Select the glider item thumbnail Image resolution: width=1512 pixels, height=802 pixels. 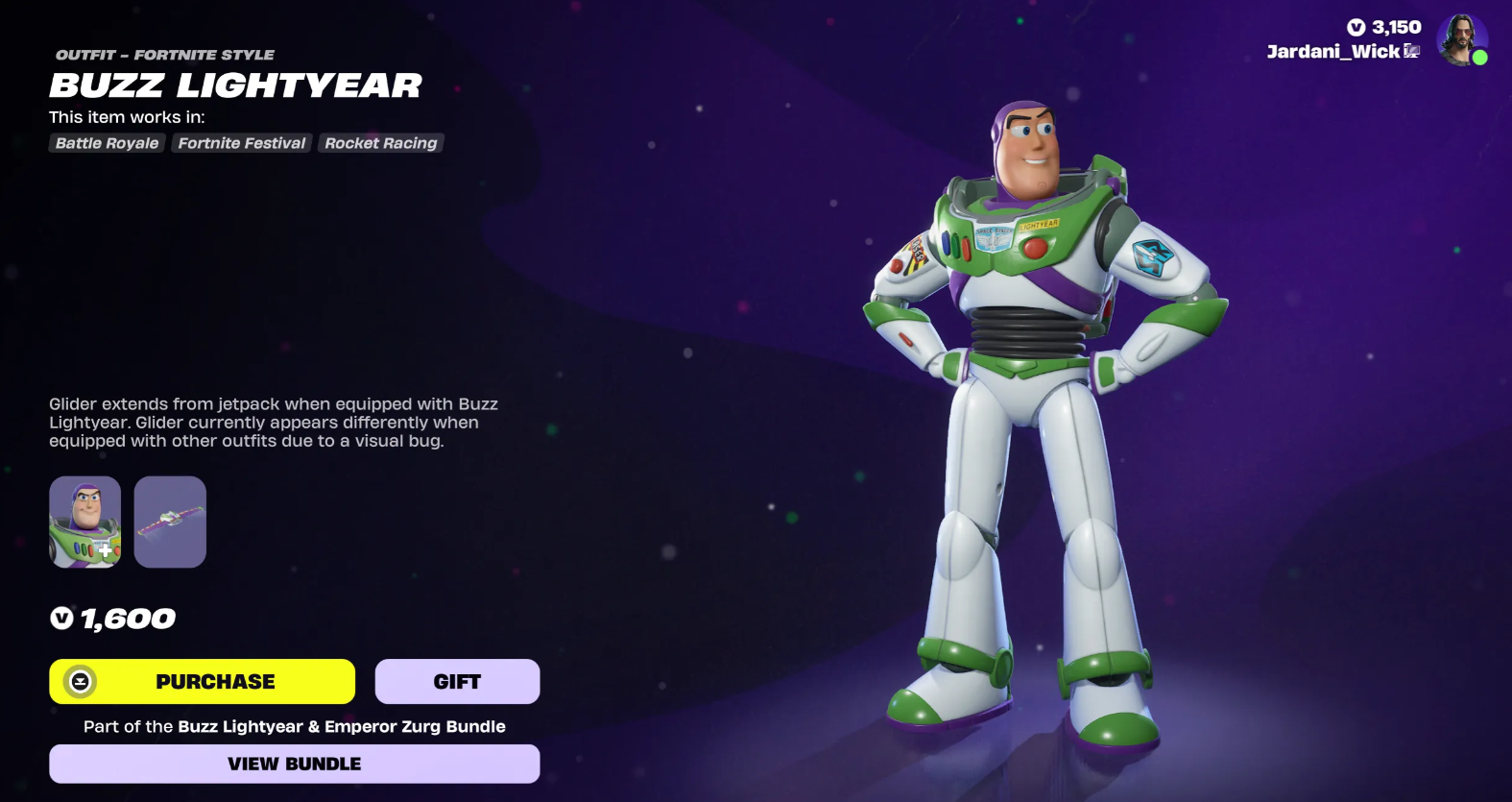tap(170, 522)
